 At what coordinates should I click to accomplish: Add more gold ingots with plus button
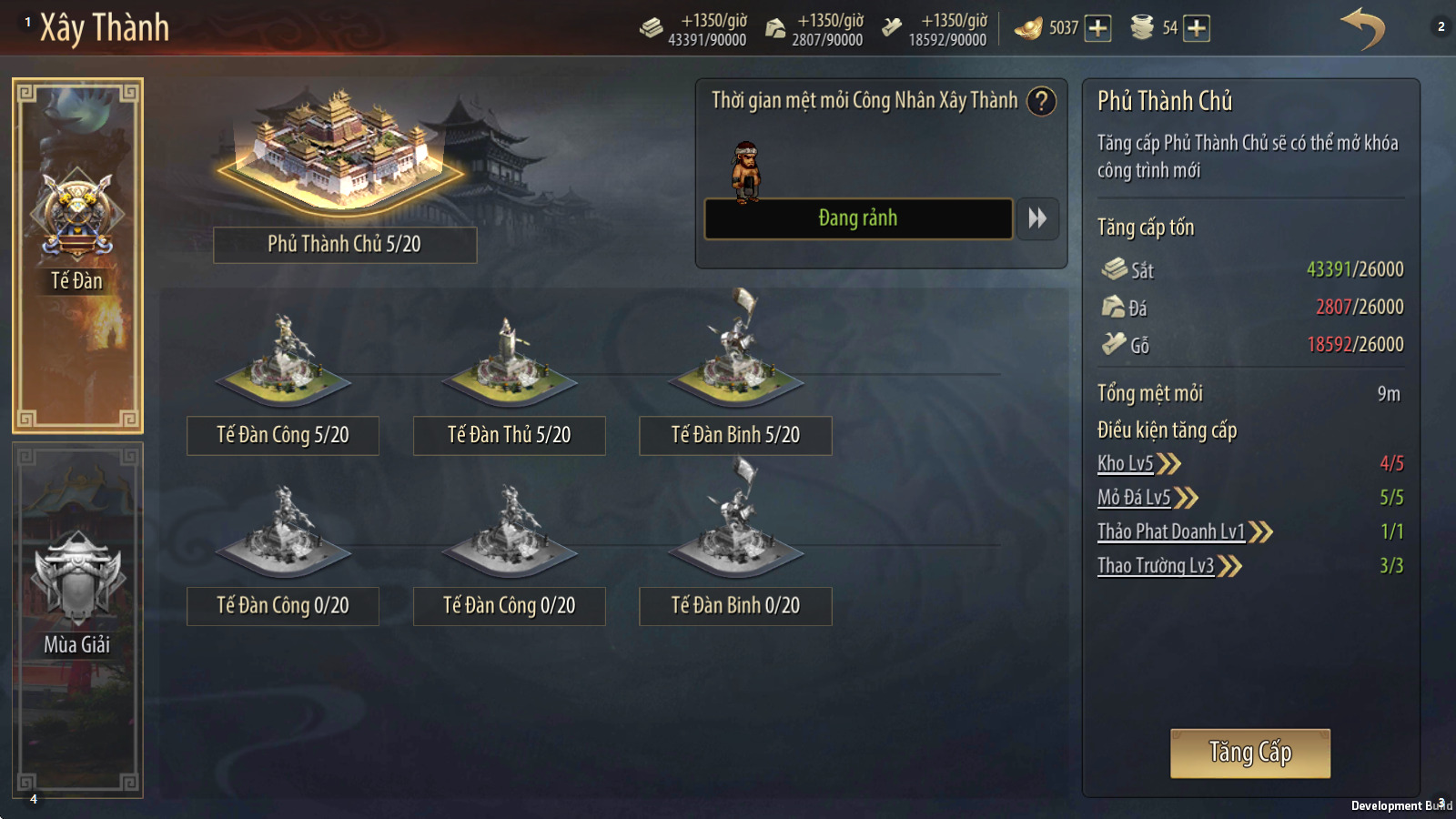[1098, 28]
